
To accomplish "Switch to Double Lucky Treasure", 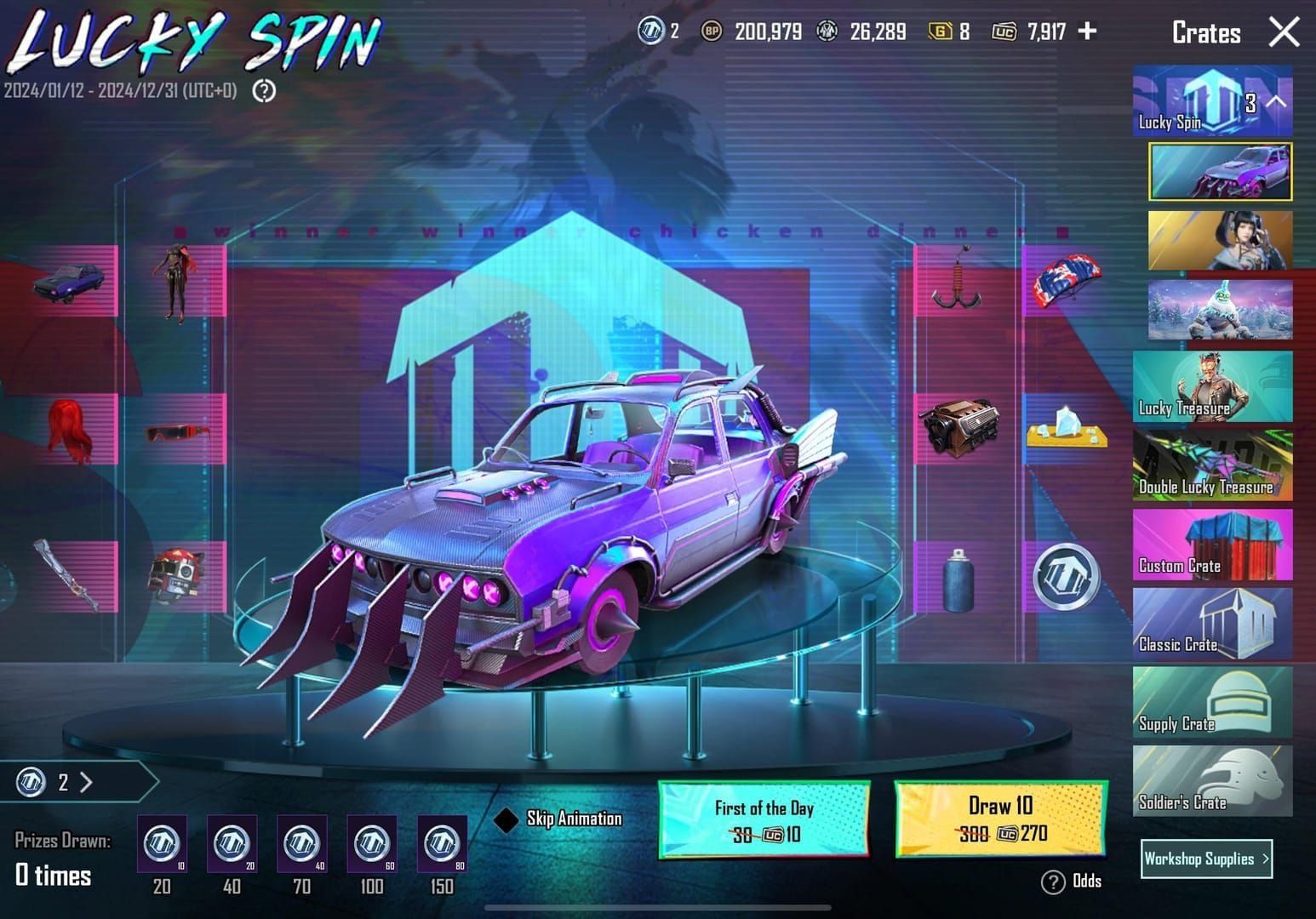I will 1212,465.
